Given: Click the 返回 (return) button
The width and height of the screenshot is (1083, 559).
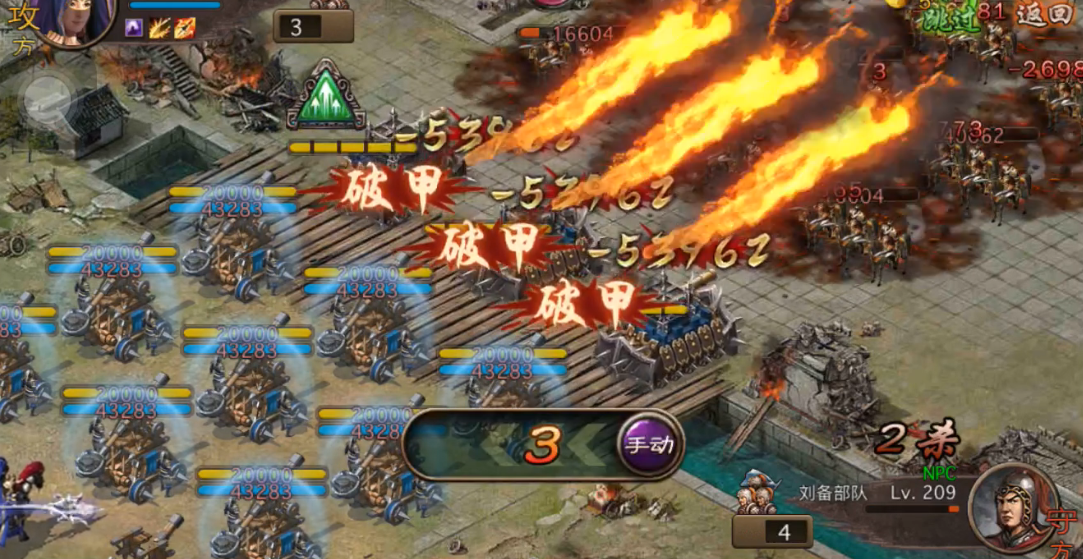Looking at the screenshot, I should click(1047, 14).
